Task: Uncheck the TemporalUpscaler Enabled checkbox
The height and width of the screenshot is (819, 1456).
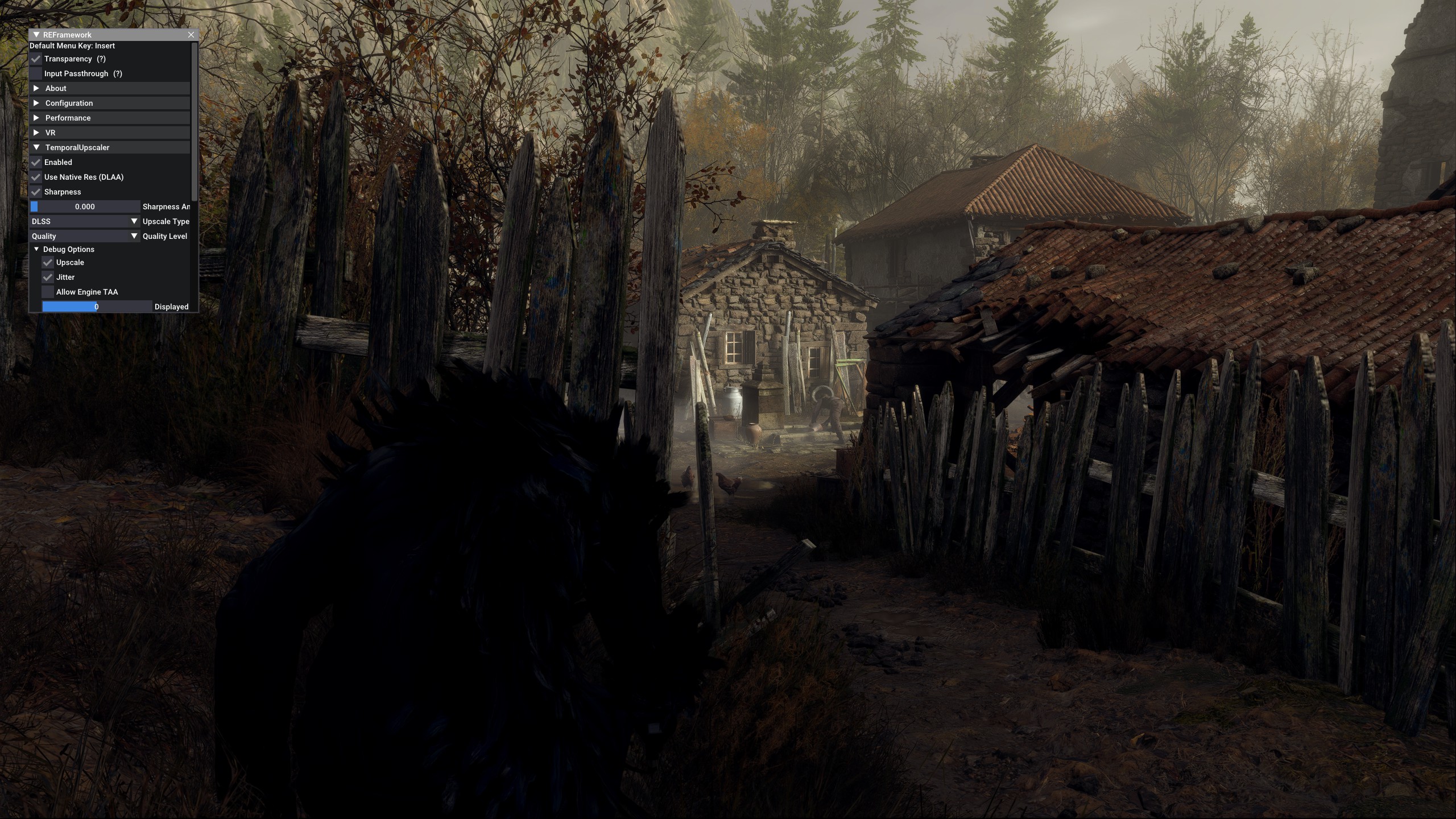Action: point(36,162)
